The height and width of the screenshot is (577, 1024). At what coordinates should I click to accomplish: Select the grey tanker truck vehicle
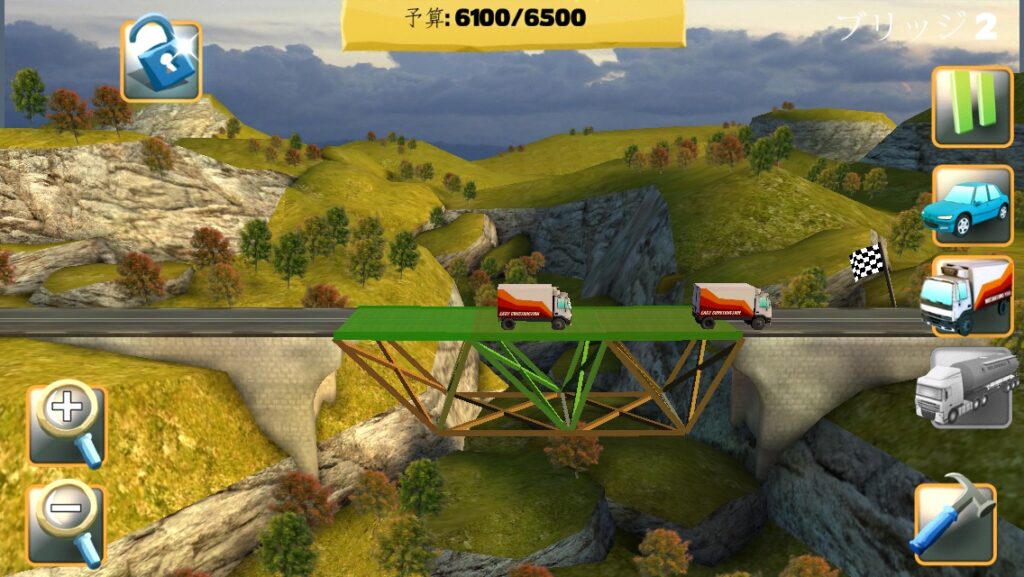pyautogui.click(x=965, y=387)
